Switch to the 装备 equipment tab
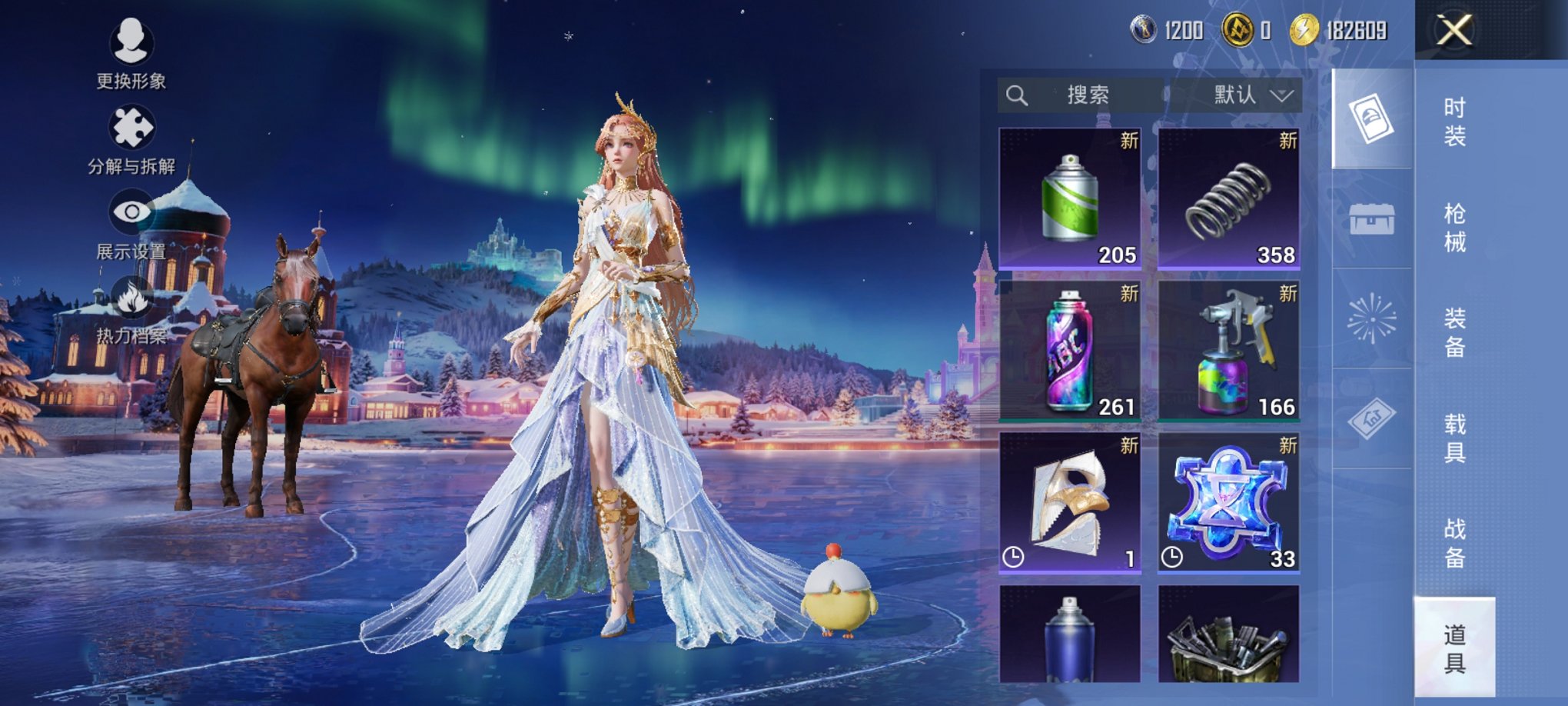The width and height of the screenshot is (1568, 706). point(1454,332)
